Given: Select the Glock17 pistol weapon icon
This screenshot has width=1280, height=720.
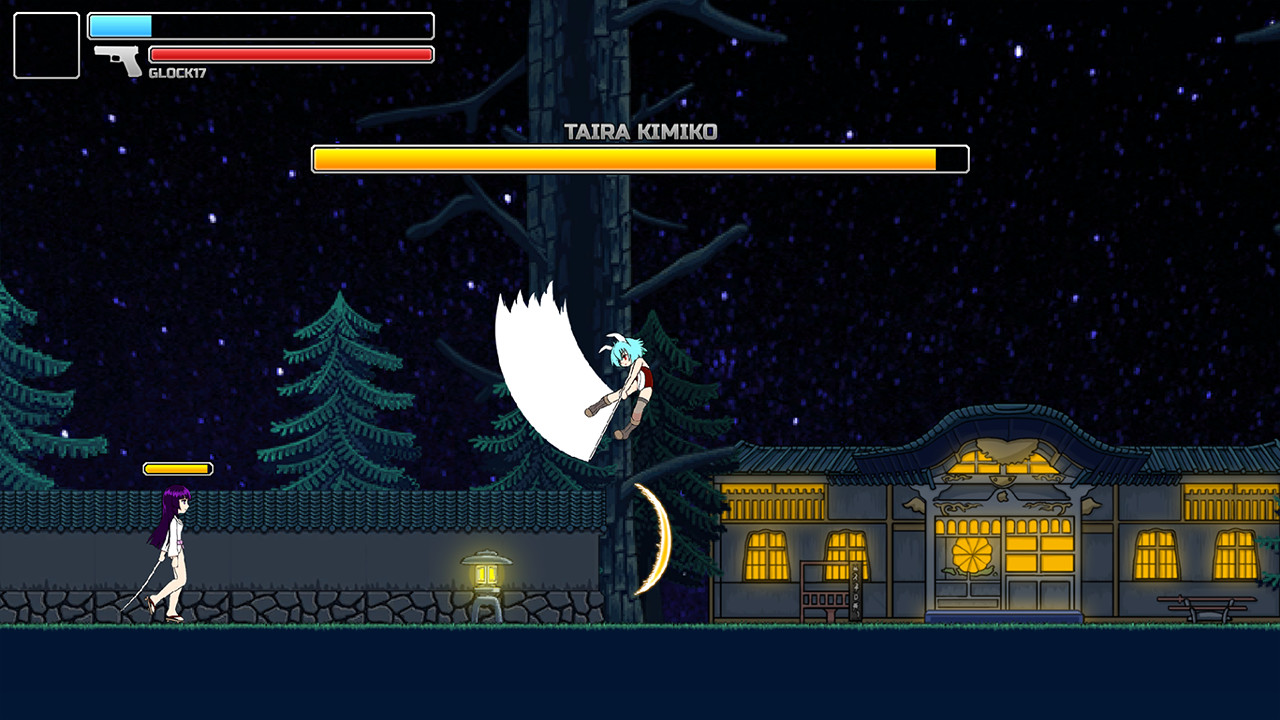Looking at the screenshot, I should point(119,59).
